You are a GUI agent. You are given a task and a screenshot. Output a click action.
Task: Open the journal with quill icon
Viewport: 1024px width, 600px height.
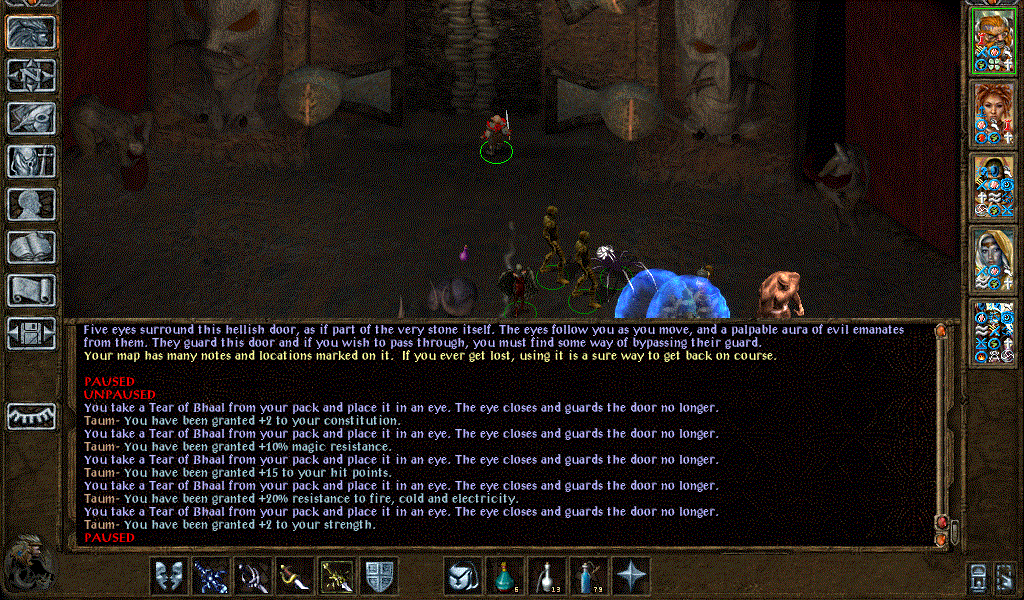coord(31,118)
